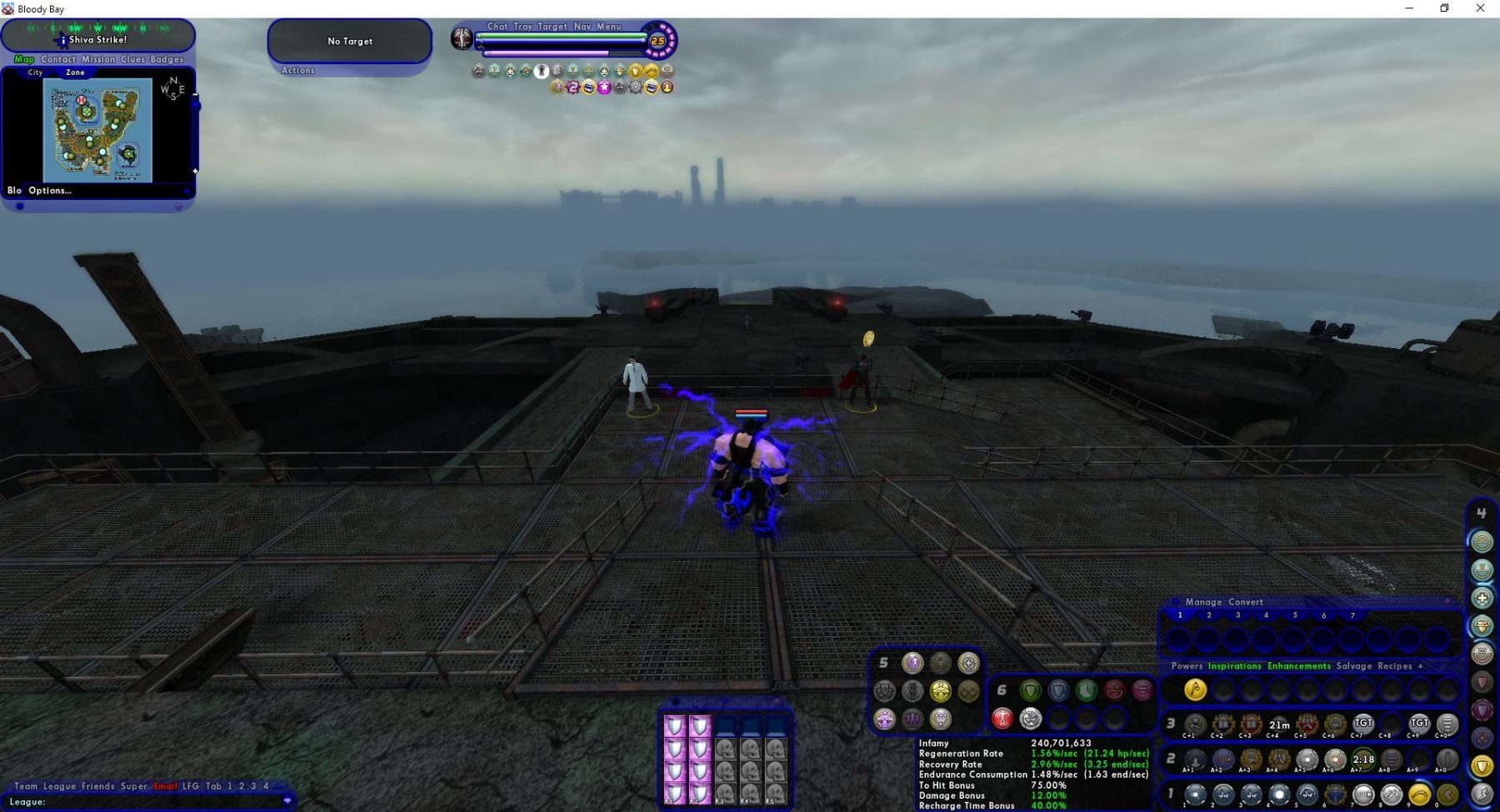This screenshot has height=812, width=1500.
Task: Open the Email chat tab
Action: pos(165,786)
